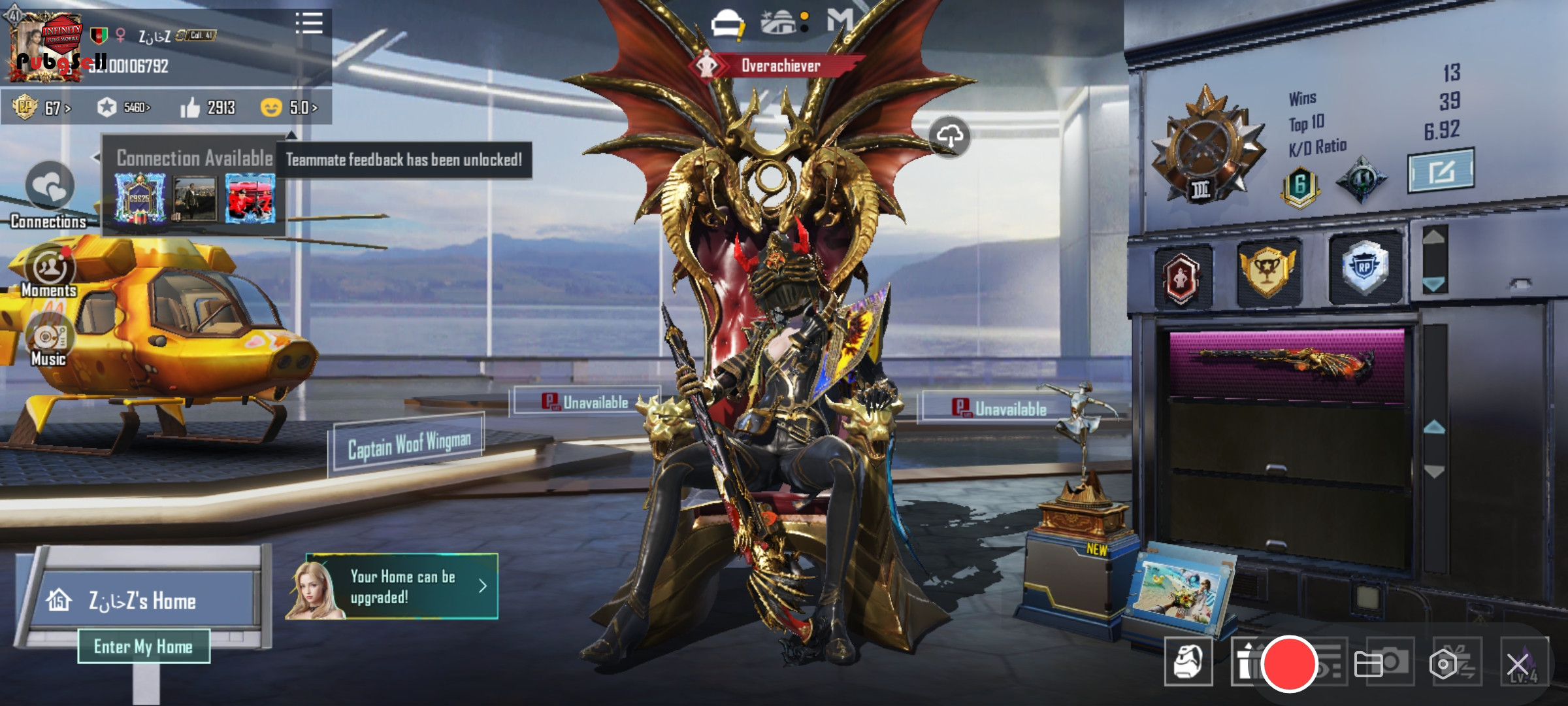Select the gold trophy achievement badge

[x=1267, y=271]
